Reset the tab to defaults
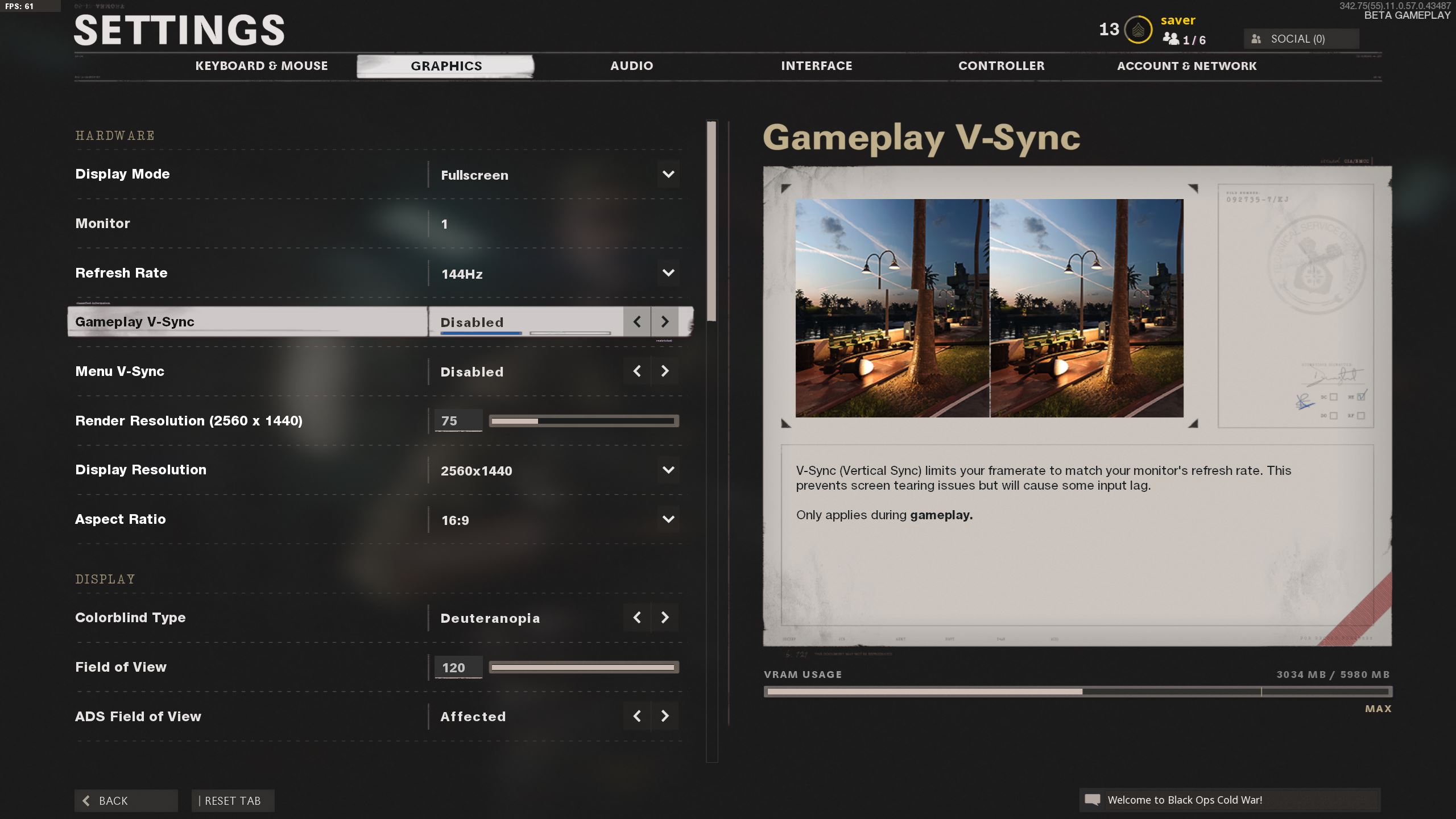The height and width of the screenshot is (819, 1456). [233, 801]
